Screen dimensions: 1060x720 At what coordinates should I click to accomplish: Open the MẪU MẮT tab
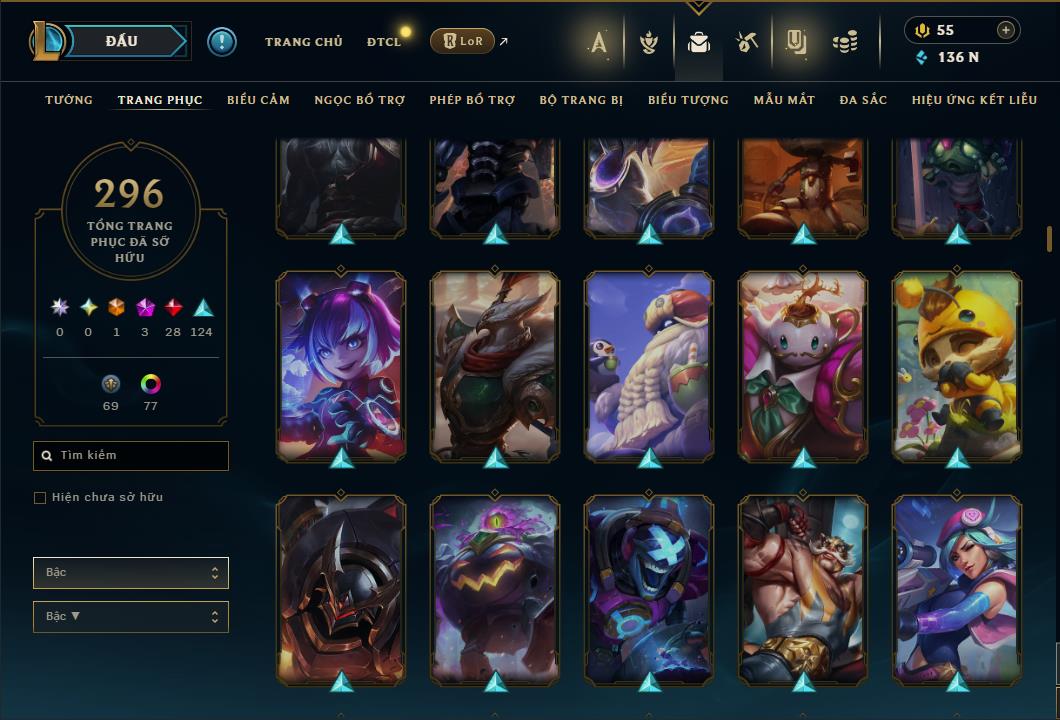[784, 100]
